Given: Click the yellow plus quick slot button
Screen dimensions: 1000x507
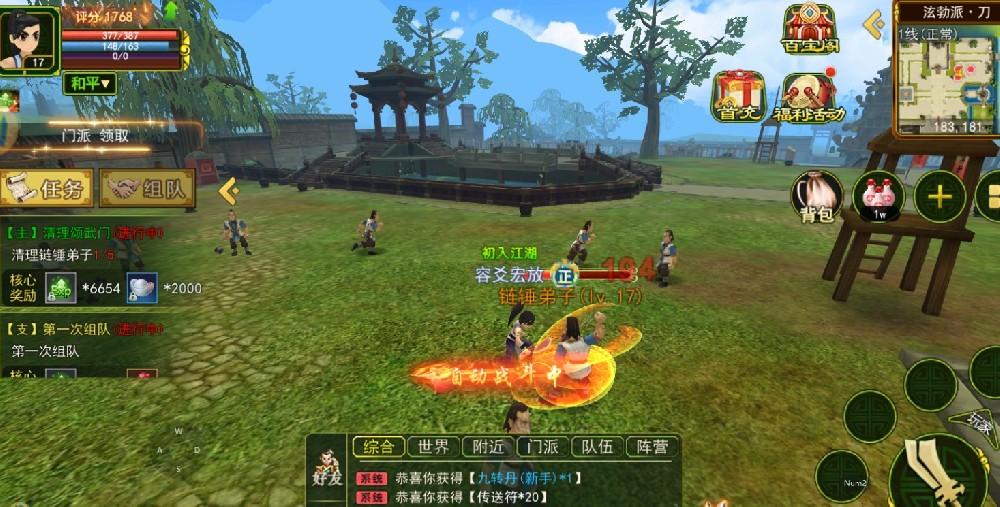Looking at the screenshot, I should point(939,196).
